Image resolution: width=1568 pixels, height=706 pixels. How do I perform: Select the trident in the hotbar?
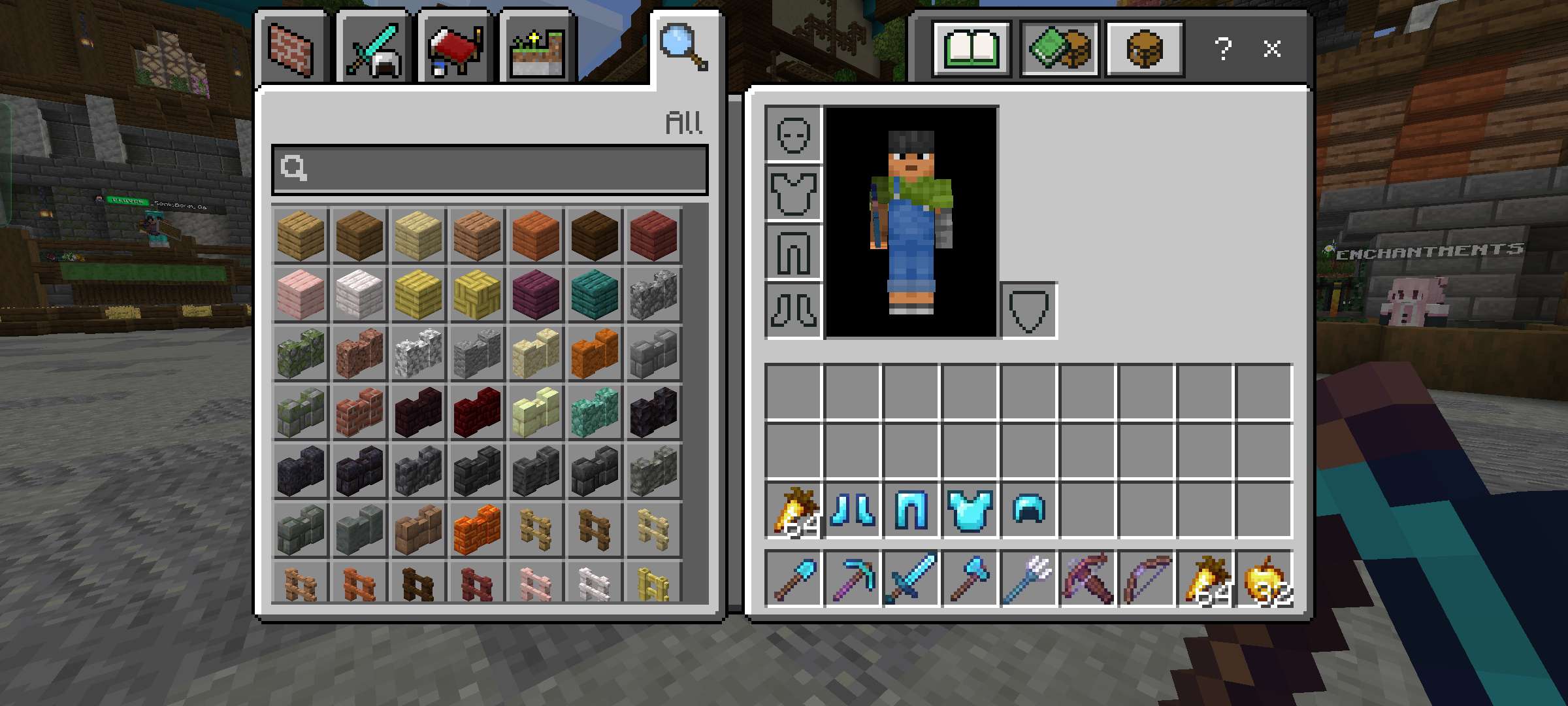click(1029, 579)
